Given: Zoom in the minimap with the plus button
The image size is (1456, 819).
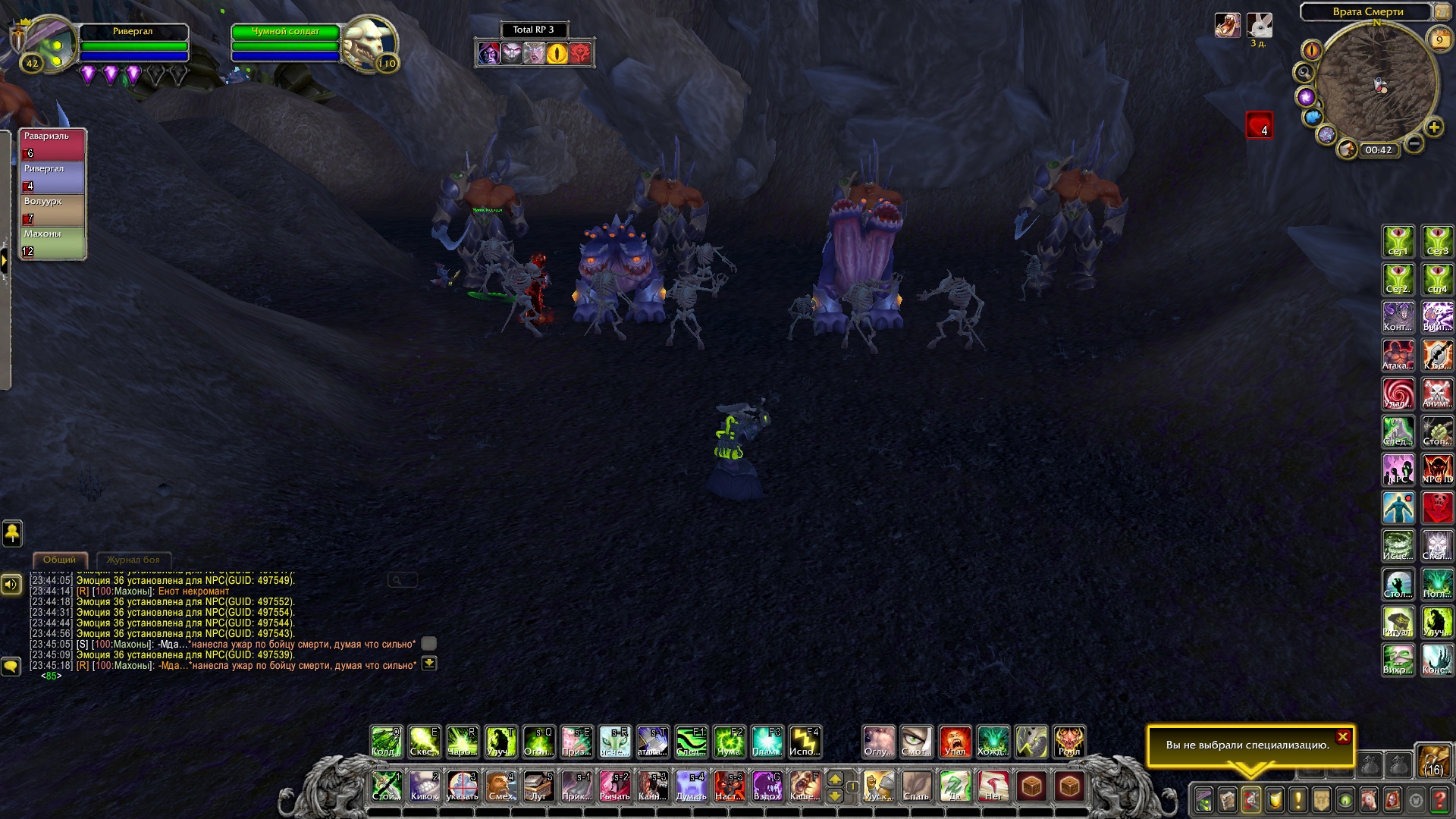Looking at the screenshot, I should 1433,127.
